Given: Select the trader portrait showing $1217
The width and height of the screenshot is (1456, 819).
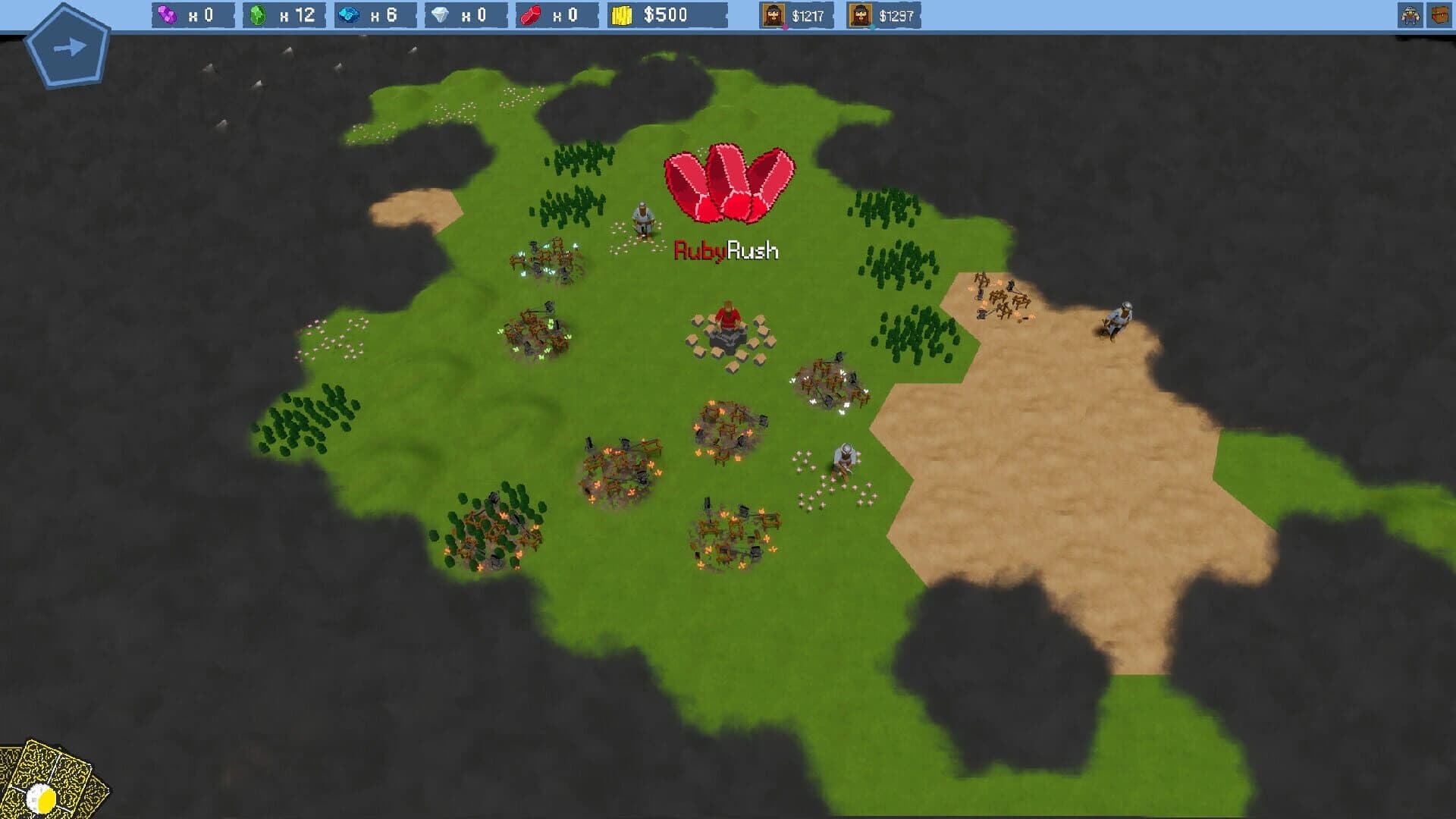Looking at the screenshot, I should coord(773,14).
